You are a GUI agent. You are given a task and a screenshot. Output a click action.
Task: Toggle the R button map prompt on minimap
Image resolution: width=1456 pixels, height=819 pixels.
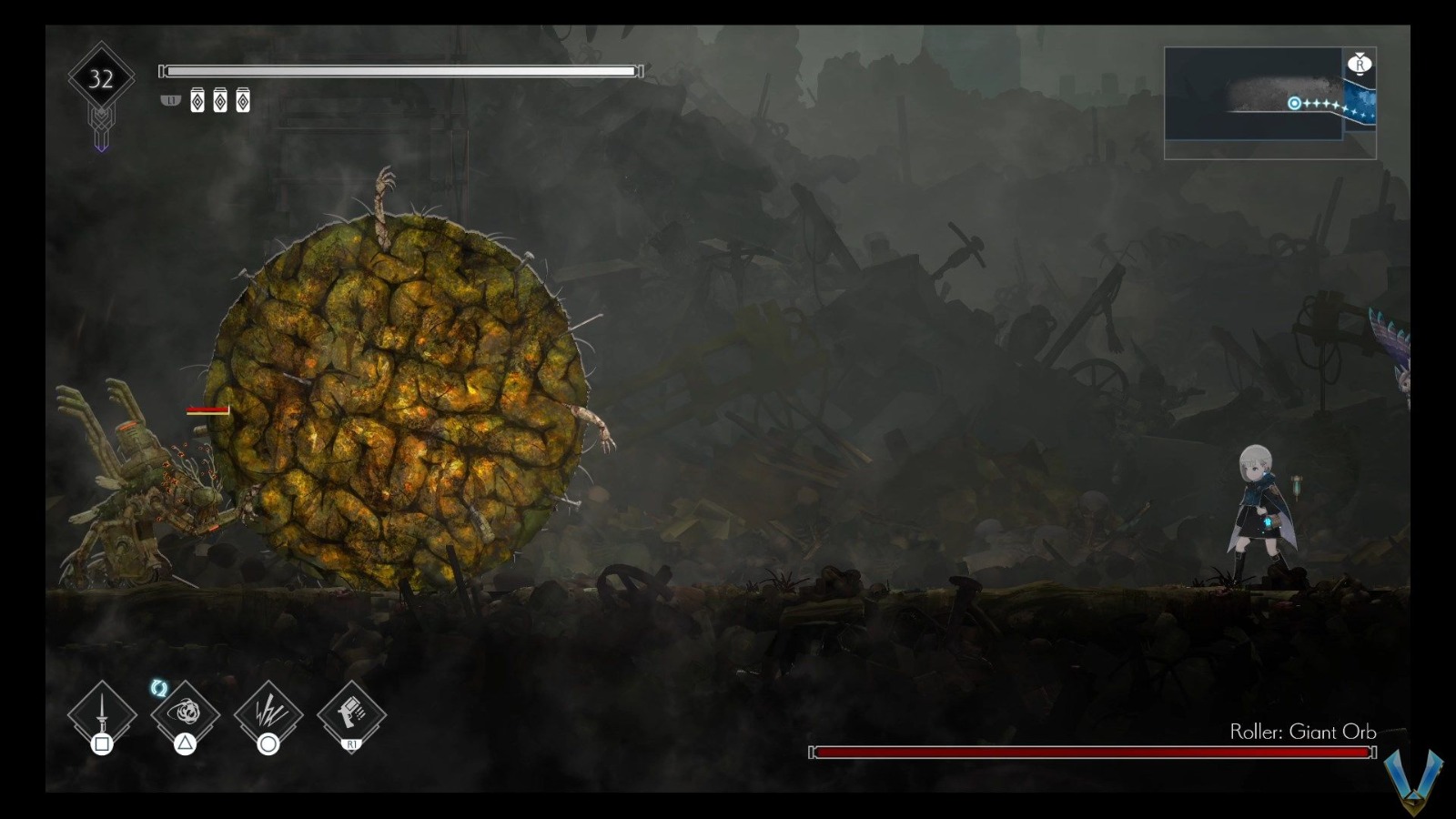(x=1360, y=64)
